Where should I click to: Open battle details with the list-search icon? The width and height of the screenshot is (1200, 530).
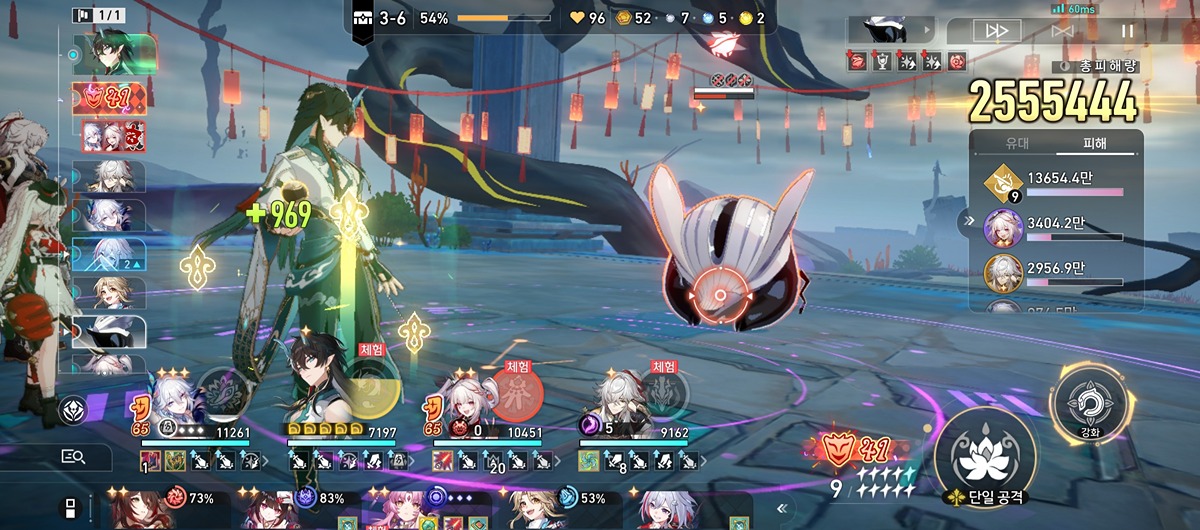(73, 457)
